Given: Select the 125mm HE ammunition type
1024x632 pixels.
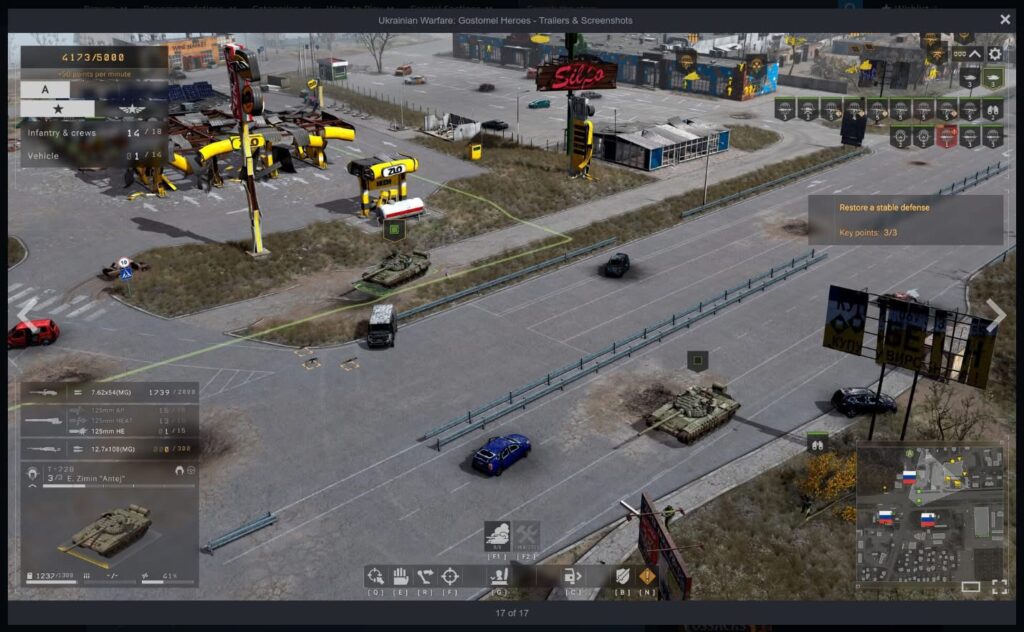Looking at the screenshot, I should 109,431.
